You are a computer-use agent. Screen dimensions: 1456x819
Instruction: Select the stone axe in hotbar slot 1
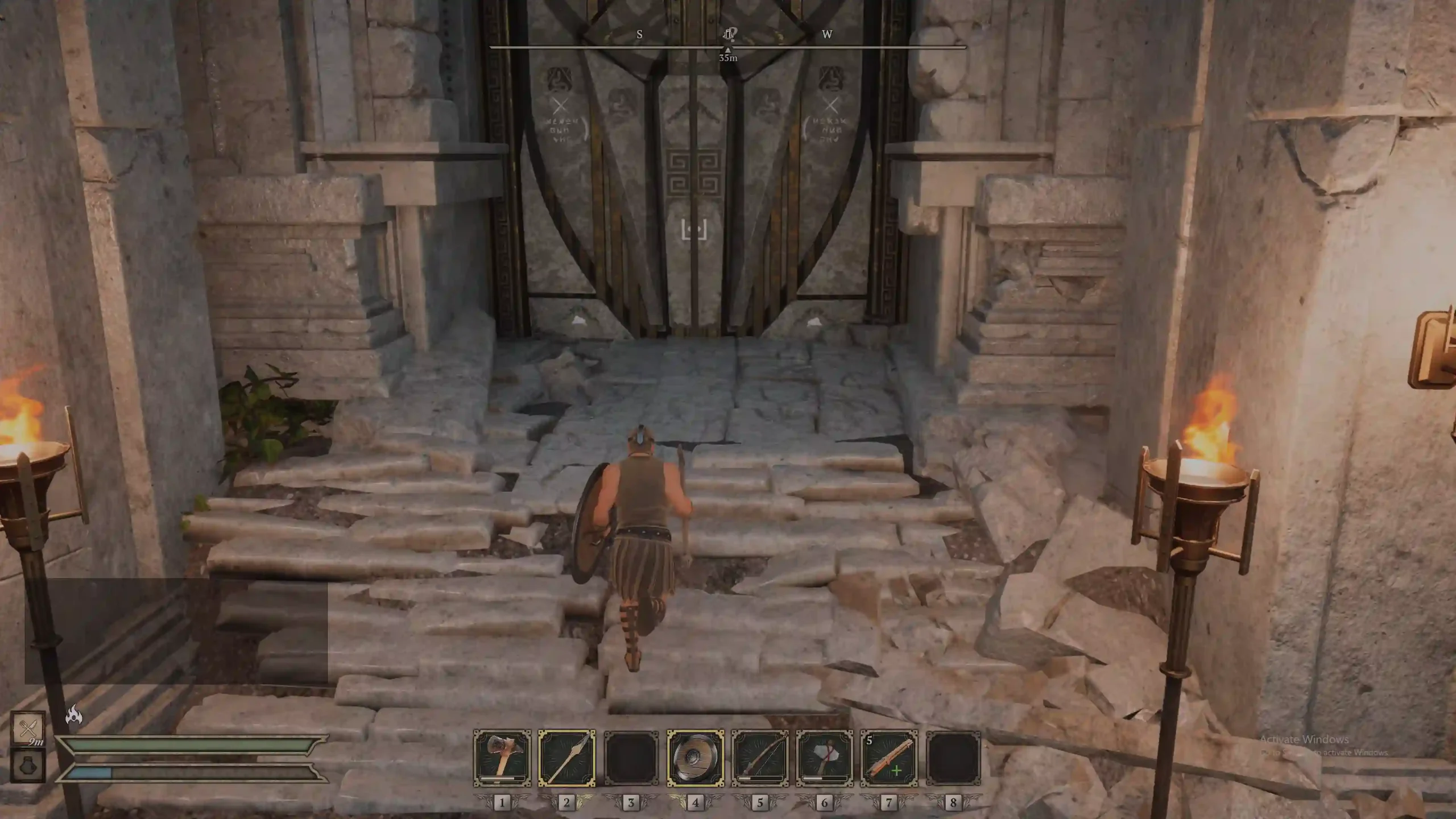(x=502, y=758)
